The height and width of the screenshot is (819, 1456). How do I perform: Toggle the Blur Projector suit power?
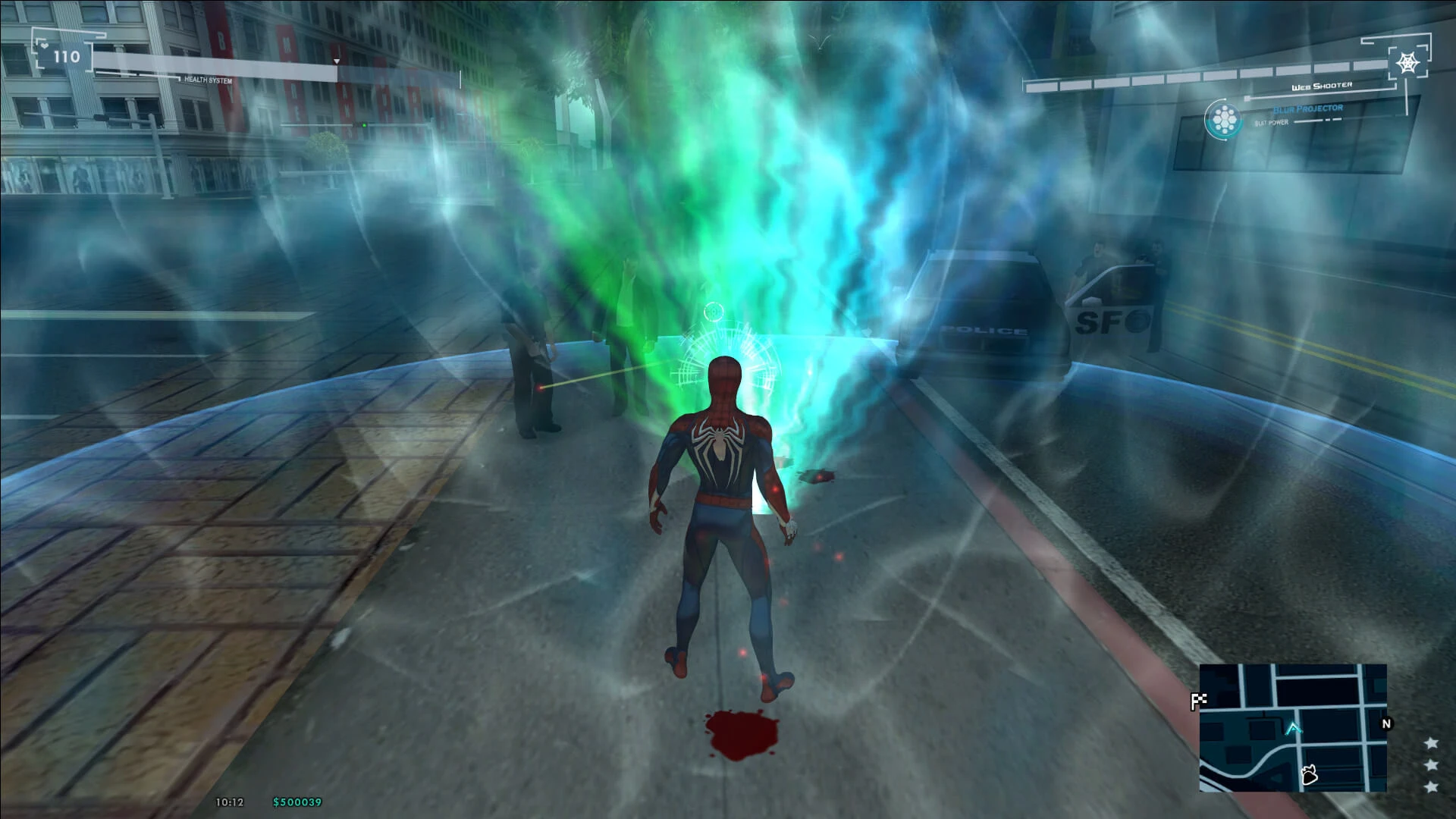1308,110
